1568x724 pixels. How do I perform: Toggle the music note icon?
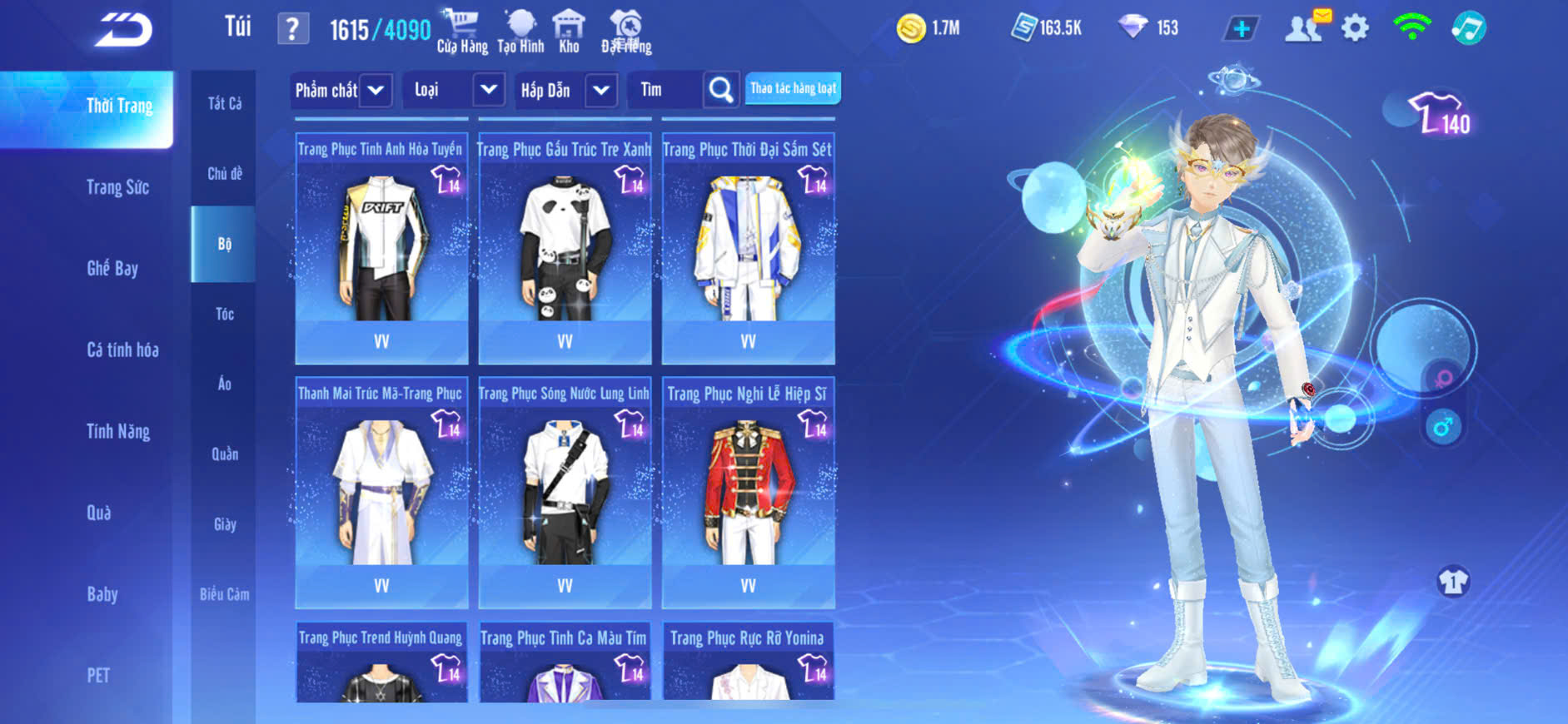pyautogui.click(x=1468, y=28)
